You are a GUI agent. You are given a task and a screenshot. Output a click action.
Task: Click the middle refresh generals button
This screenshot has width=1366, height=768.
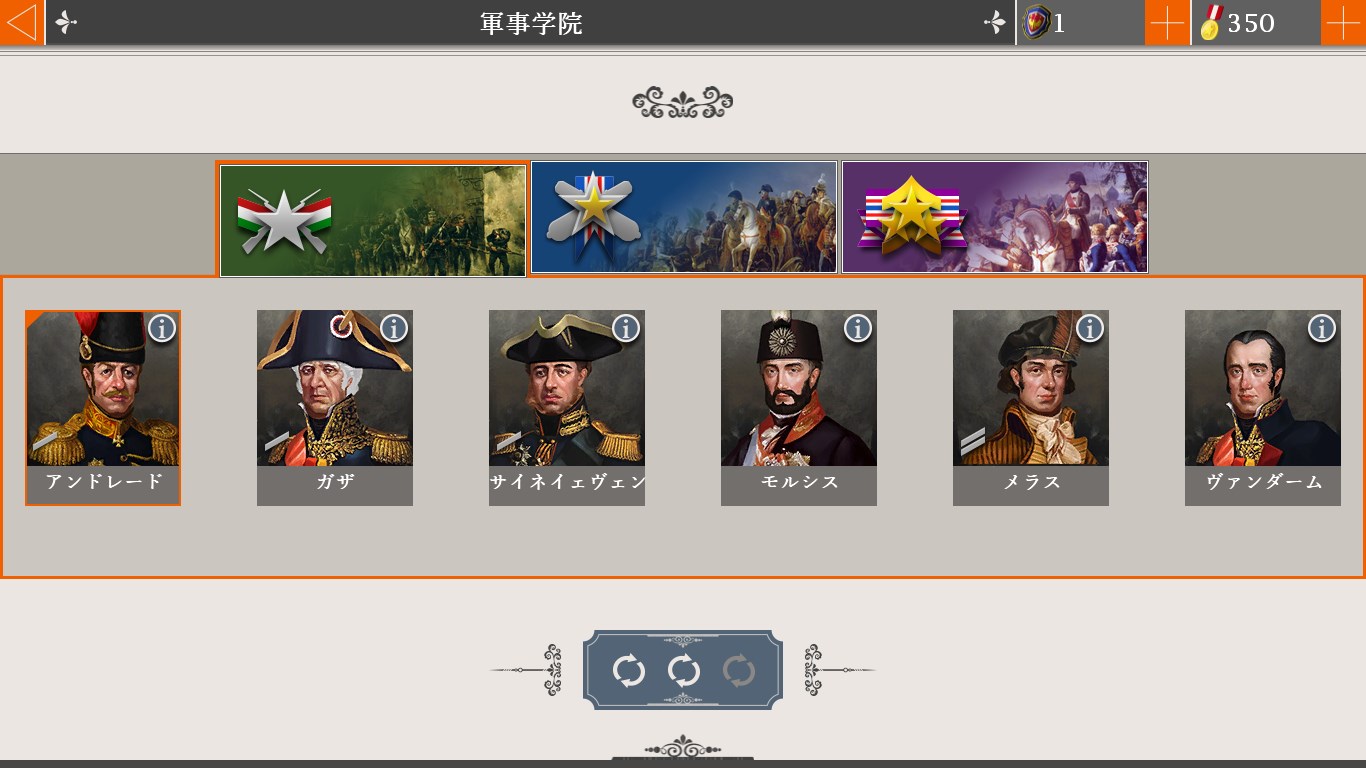(x=683, y=668)
